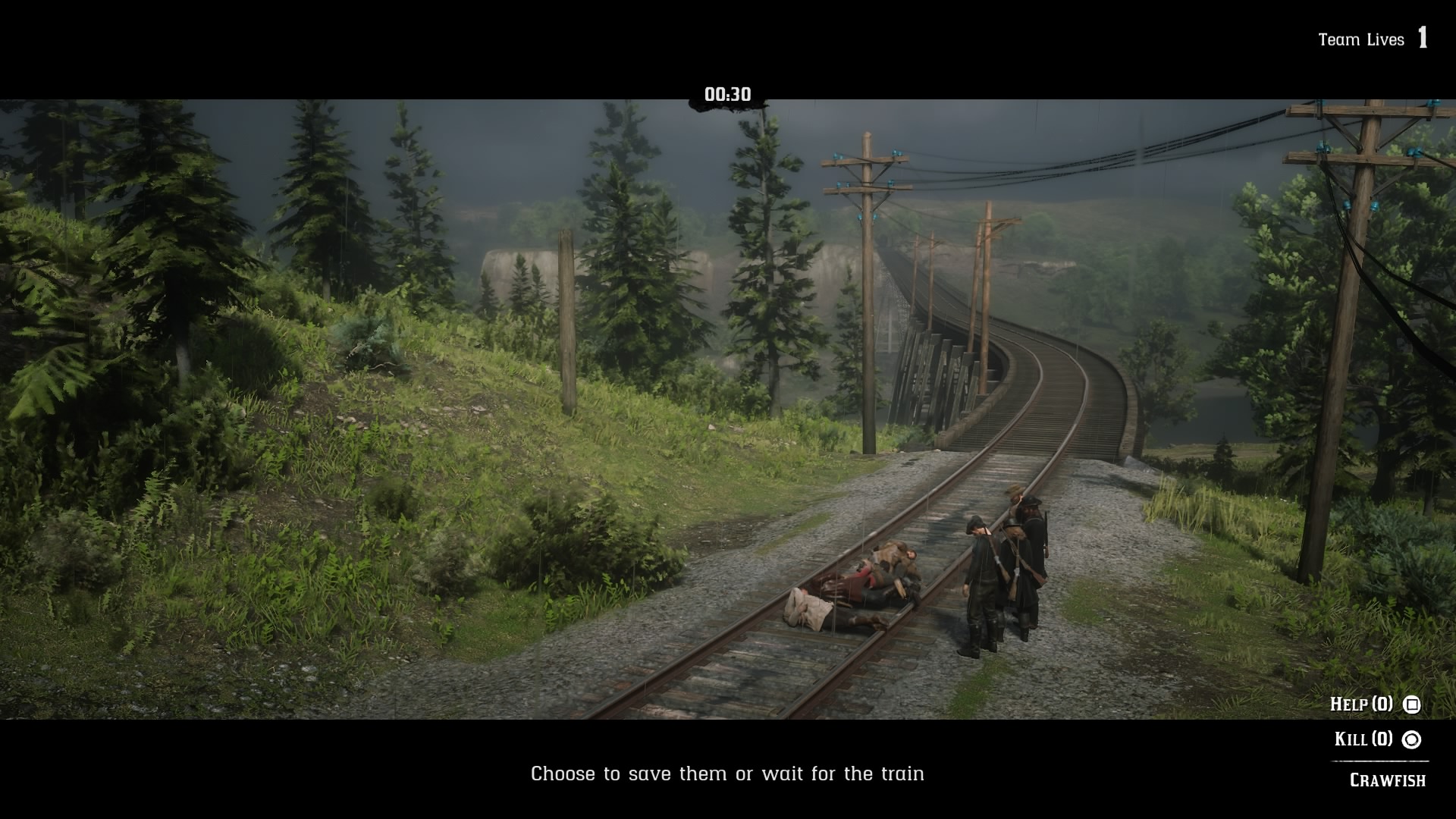1456x819 pixels.
Task: Click the parenthesized zero beside Help
Action: 1383,704
